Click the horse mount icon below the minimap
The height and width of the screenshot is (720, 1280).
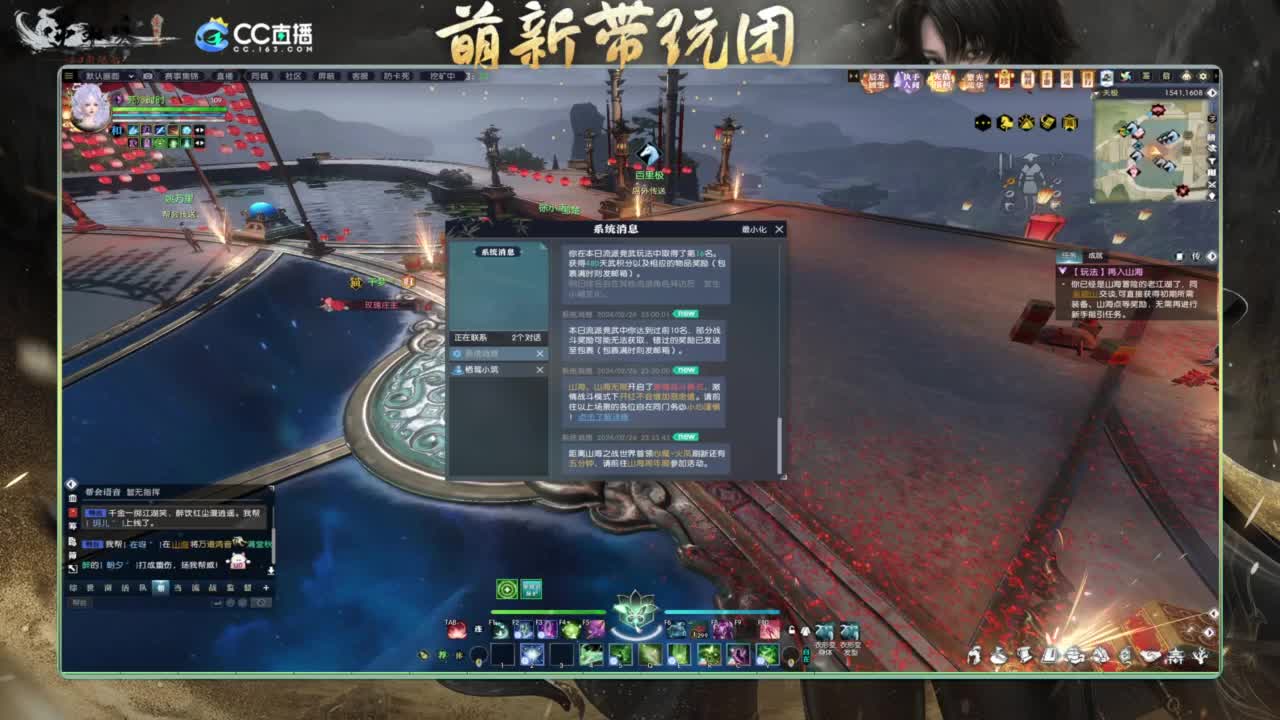pyautogui.click(x=1005, y=122)
